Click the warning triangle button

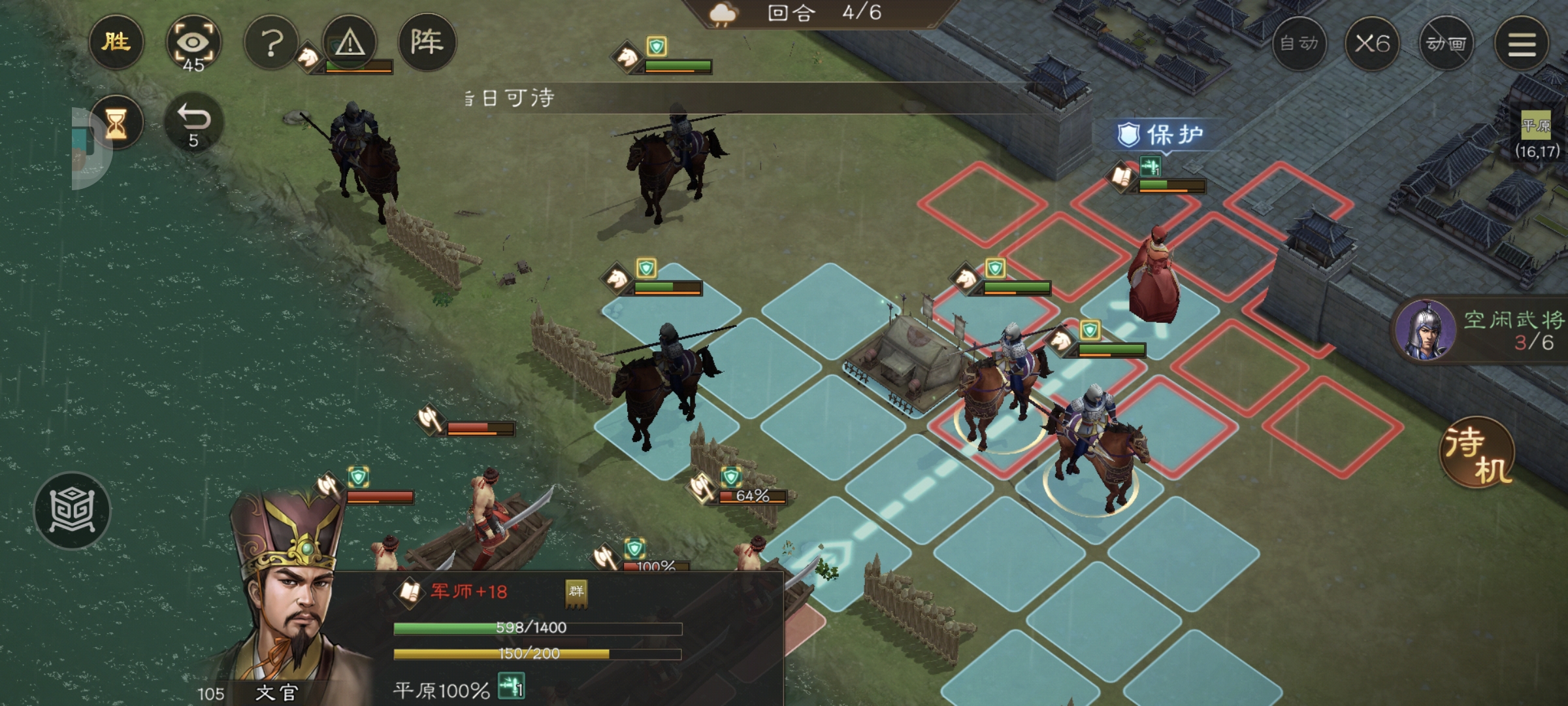tap(350, 44)
